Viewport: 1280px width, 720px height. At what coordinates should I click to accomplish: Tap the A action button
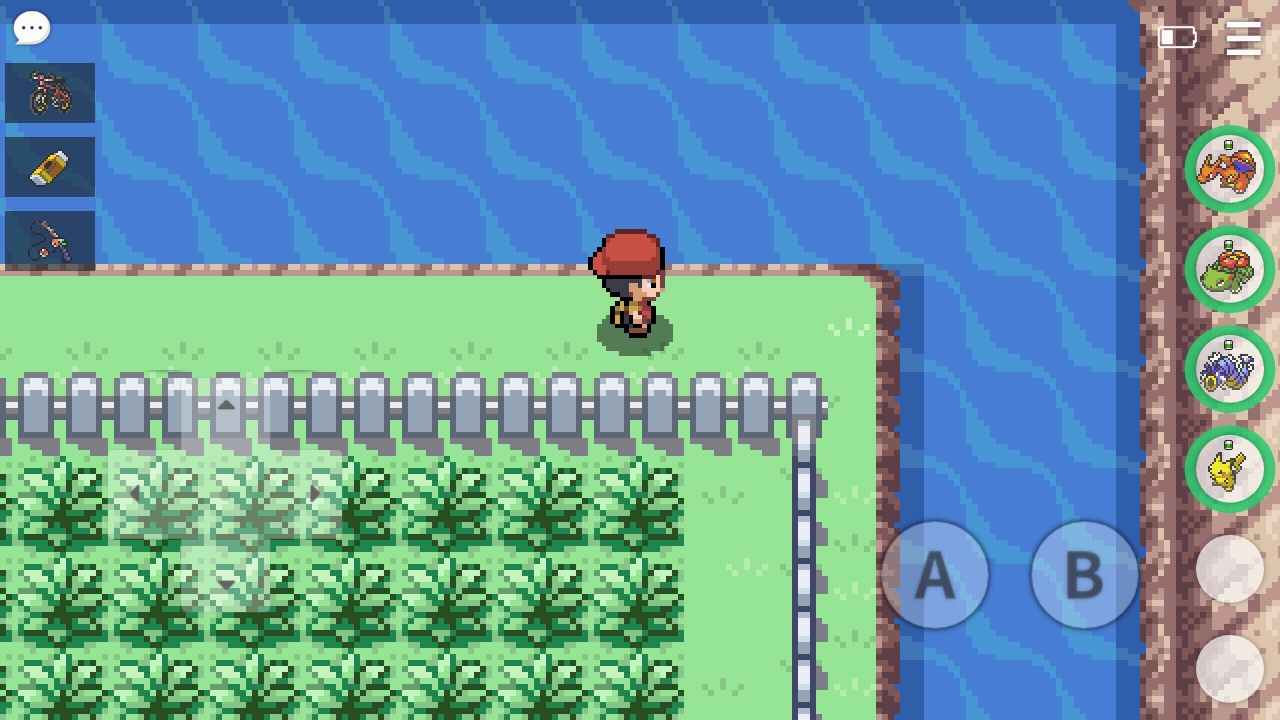(934, 575)
